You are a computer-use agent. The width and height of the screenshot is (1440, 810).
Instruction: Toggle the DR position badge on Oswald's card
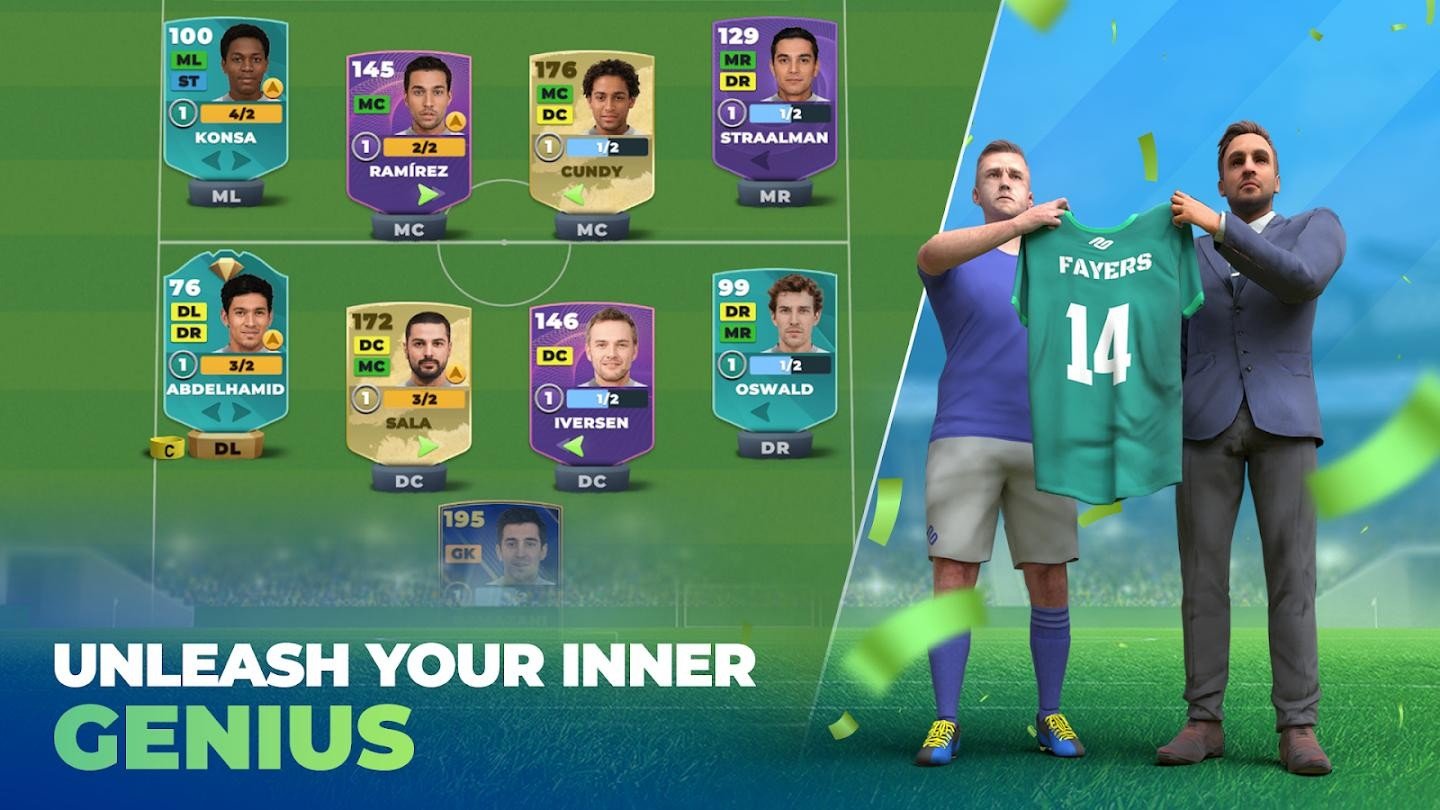(x=736, y=313)
